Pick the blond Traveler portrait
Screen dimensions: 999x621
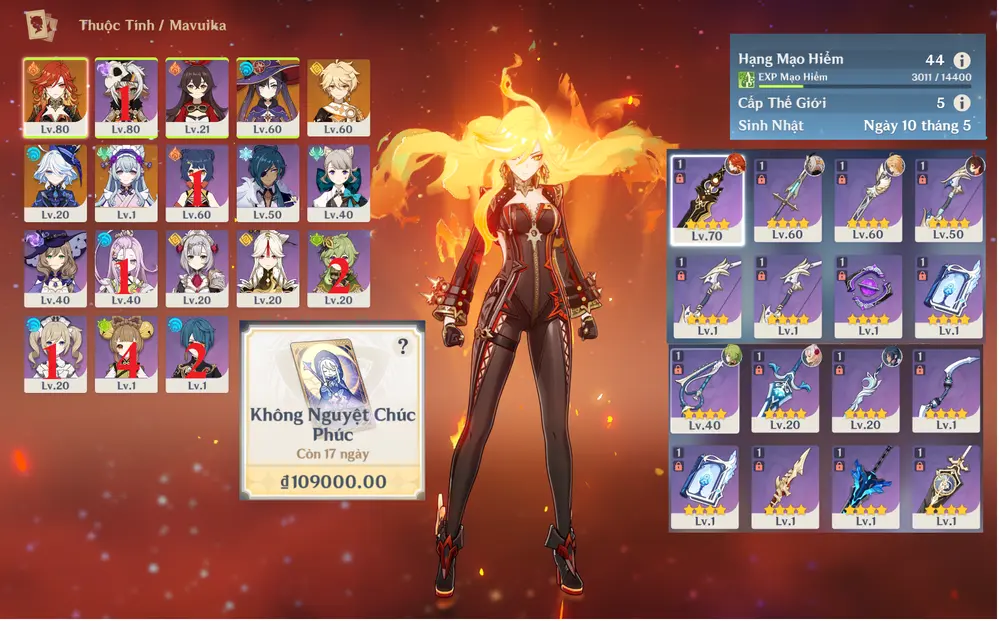(x=338, y=97)
